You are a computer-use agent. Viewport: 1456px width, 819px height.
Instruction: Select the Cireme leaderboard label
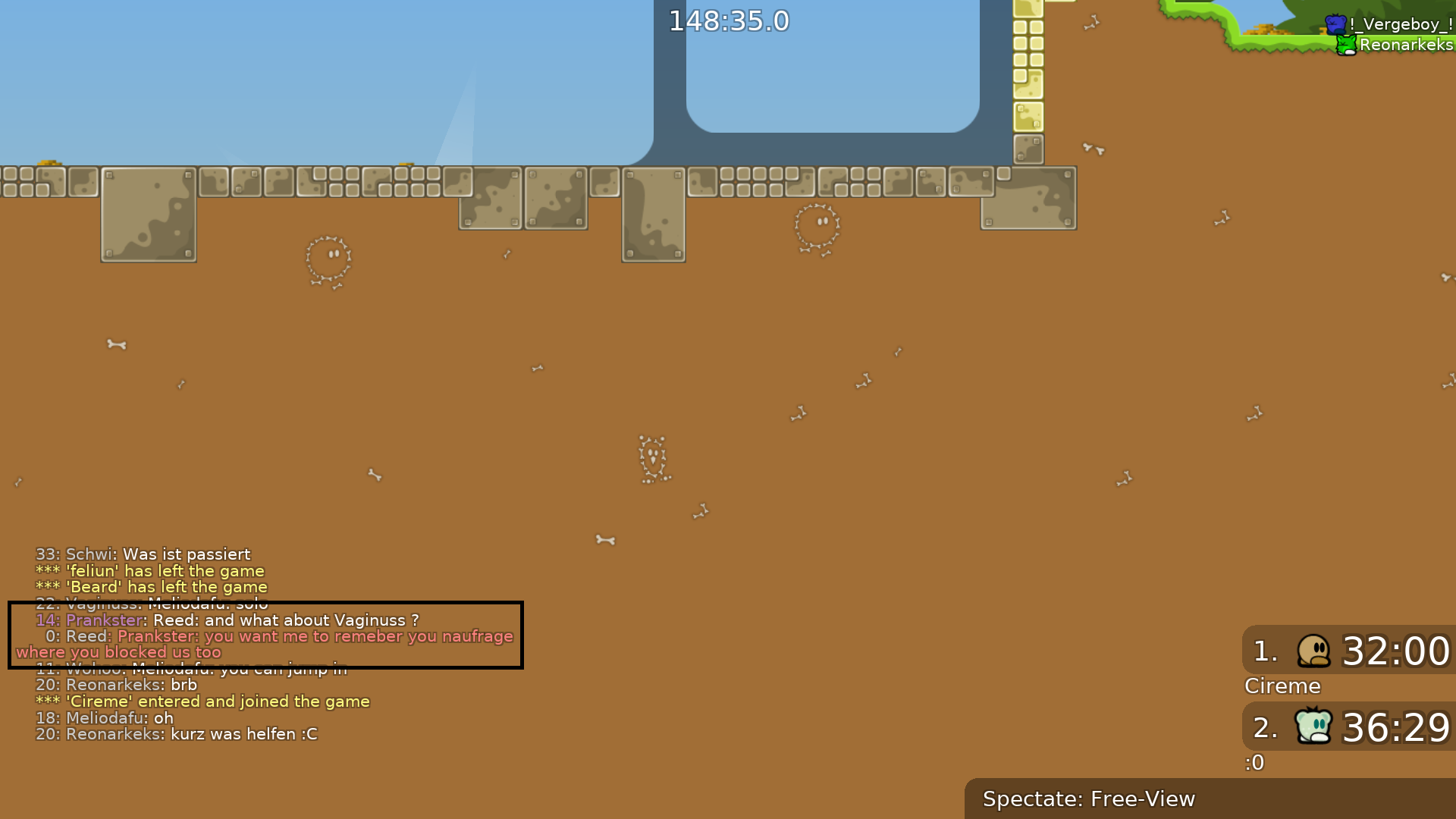pos(1282,686)
